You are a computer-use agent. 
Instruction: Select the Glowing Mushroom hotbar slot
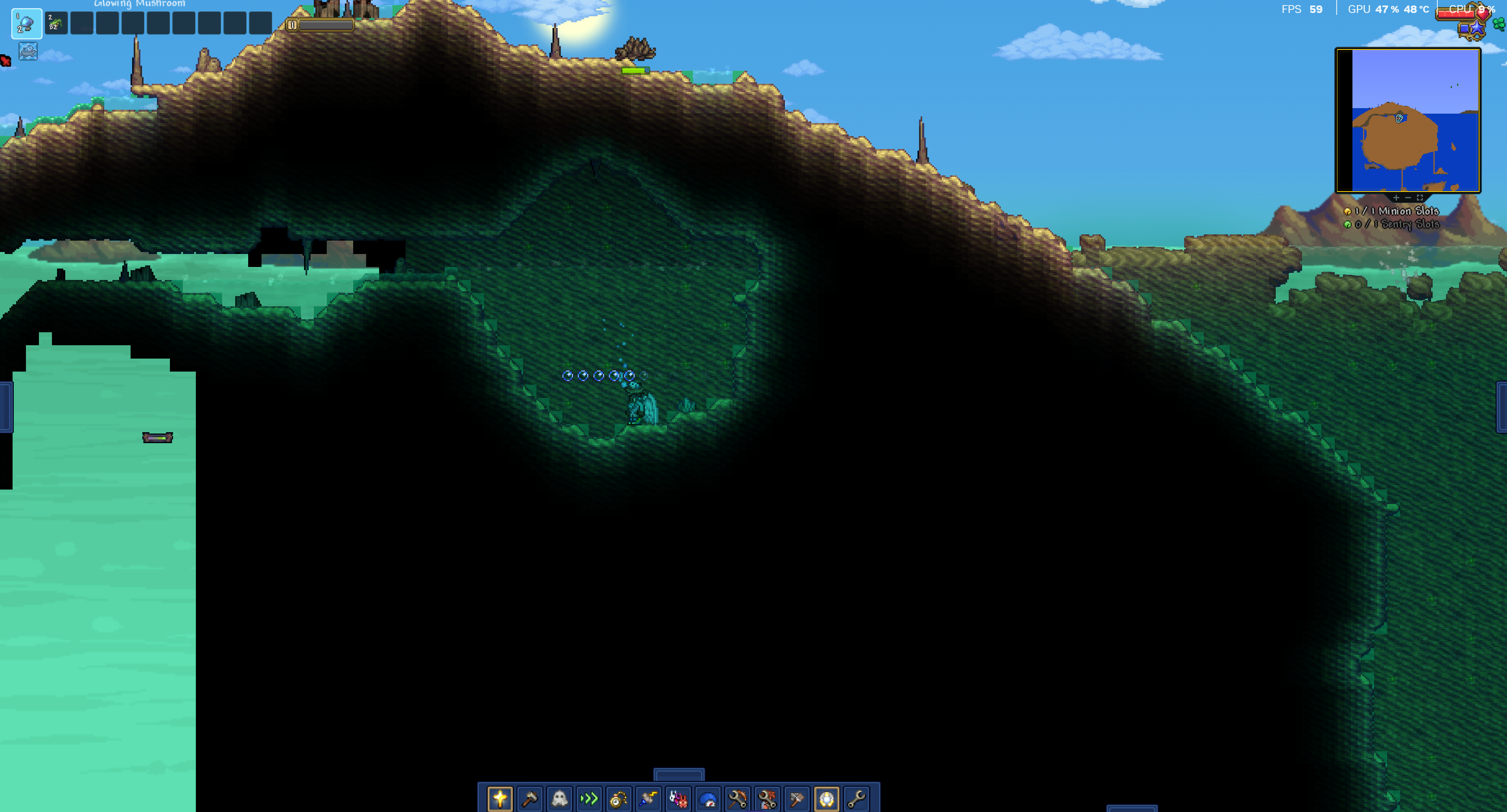click(26, 24)
